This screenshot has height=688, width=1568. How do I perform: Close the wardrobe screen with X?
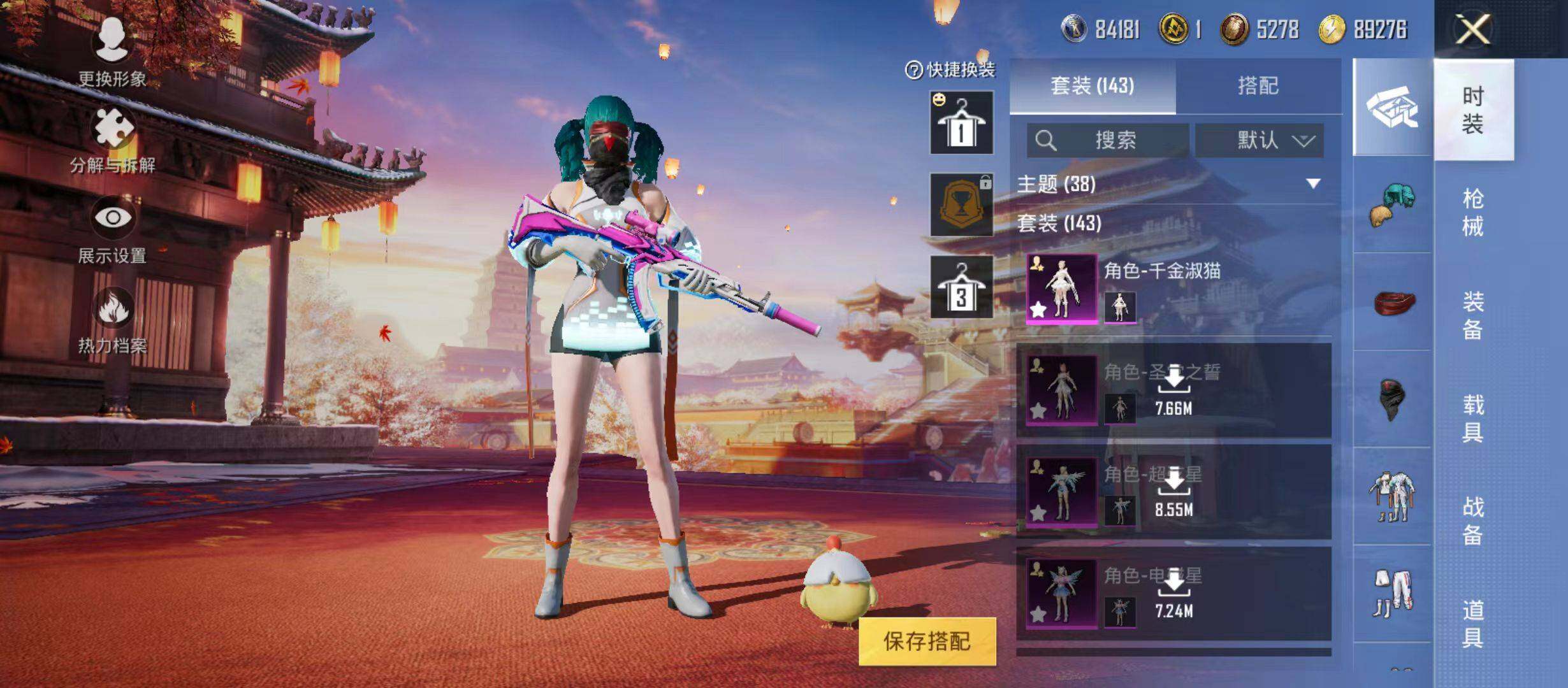(1472, 29)
